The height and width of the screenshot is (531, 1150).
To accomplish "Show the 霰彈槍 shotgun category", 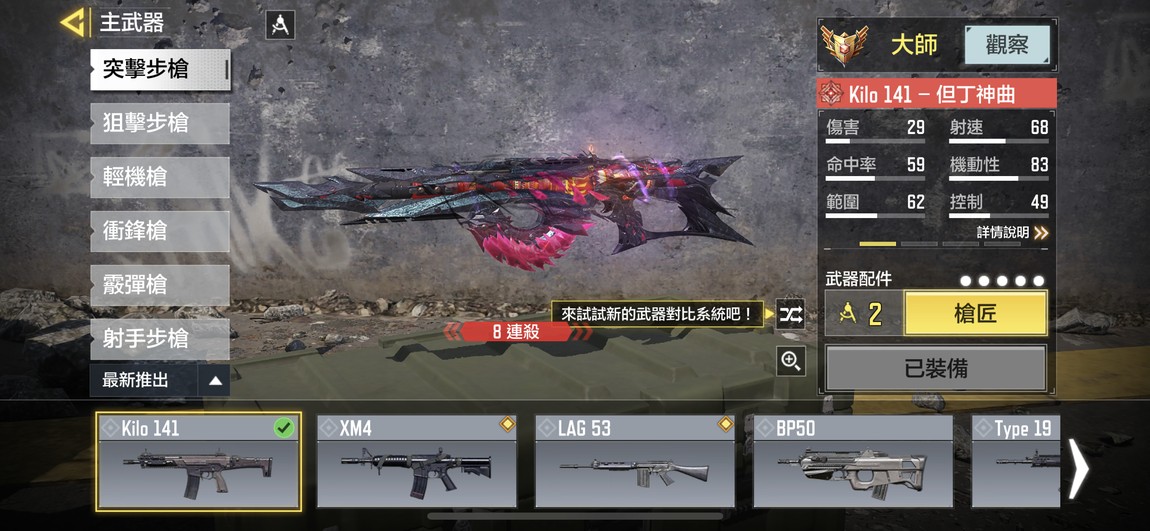I will click(160, 286).
